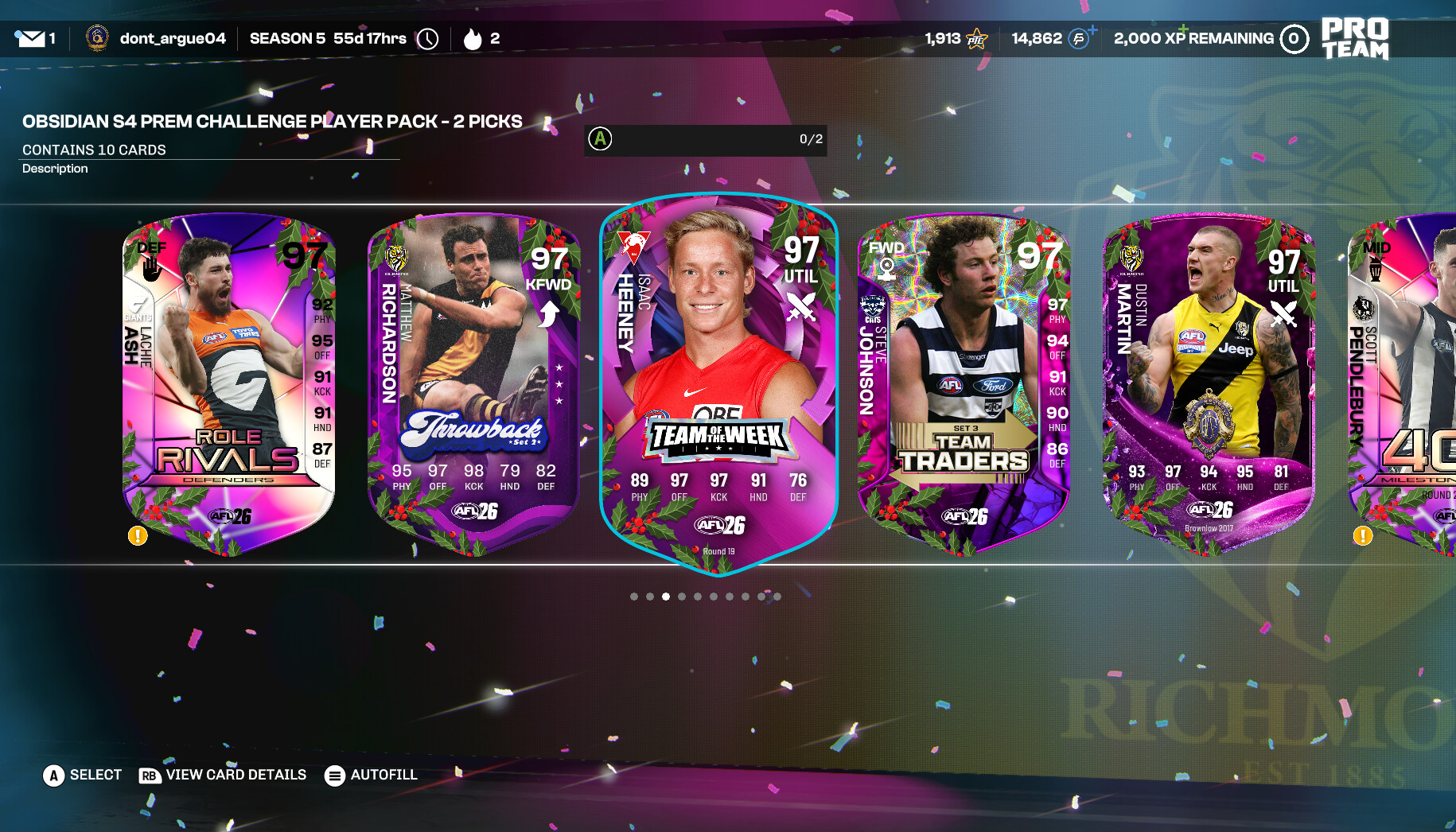Viewport: 1456px width, 832px height.
Task: Choose the Dustin Martin Brownlow card
Action: coord(1209,382)
